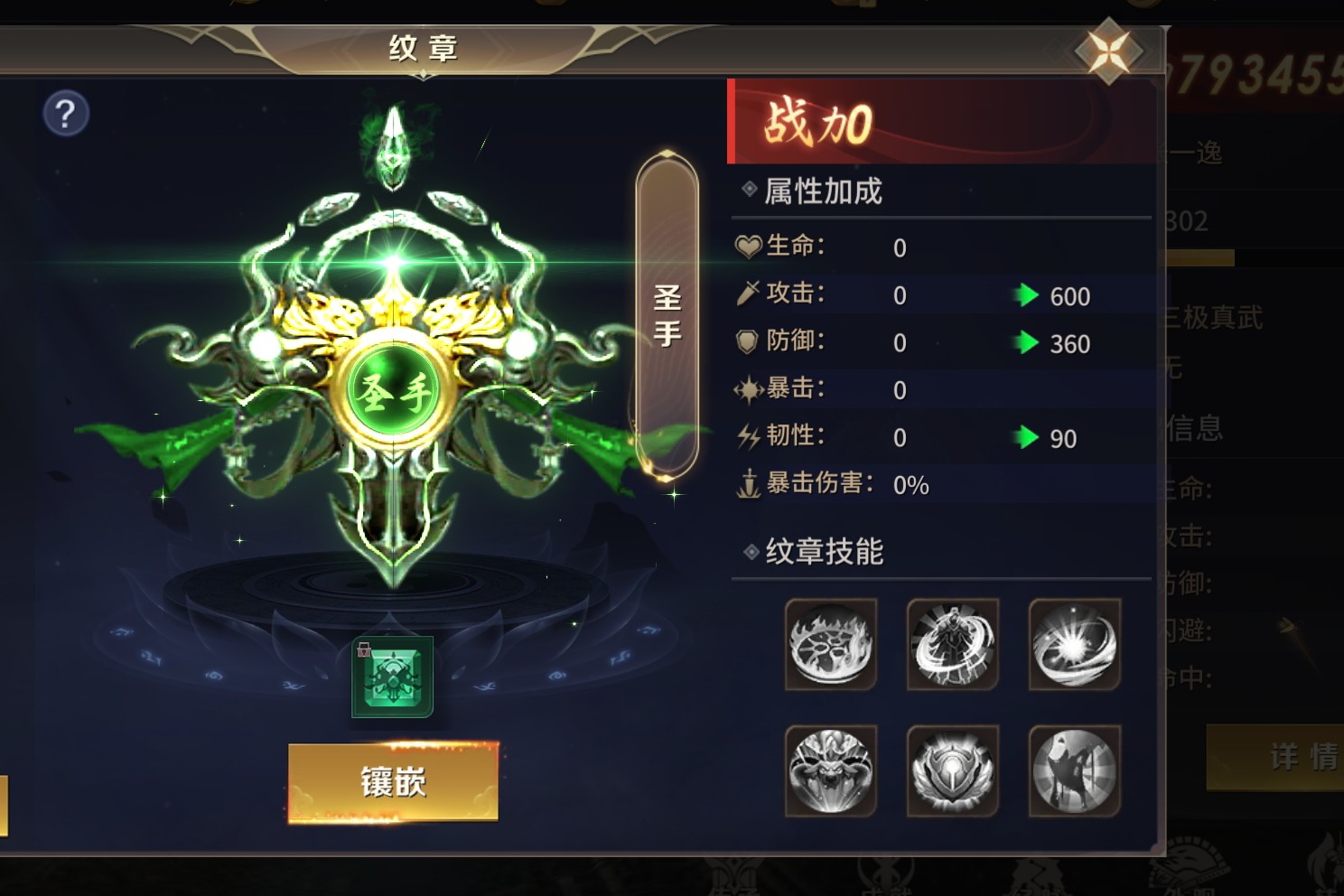Image resolution: width=1344 pixels, height=896 pixels.
Task: View the flaming ring emblem skill
Action: [831, 644]
